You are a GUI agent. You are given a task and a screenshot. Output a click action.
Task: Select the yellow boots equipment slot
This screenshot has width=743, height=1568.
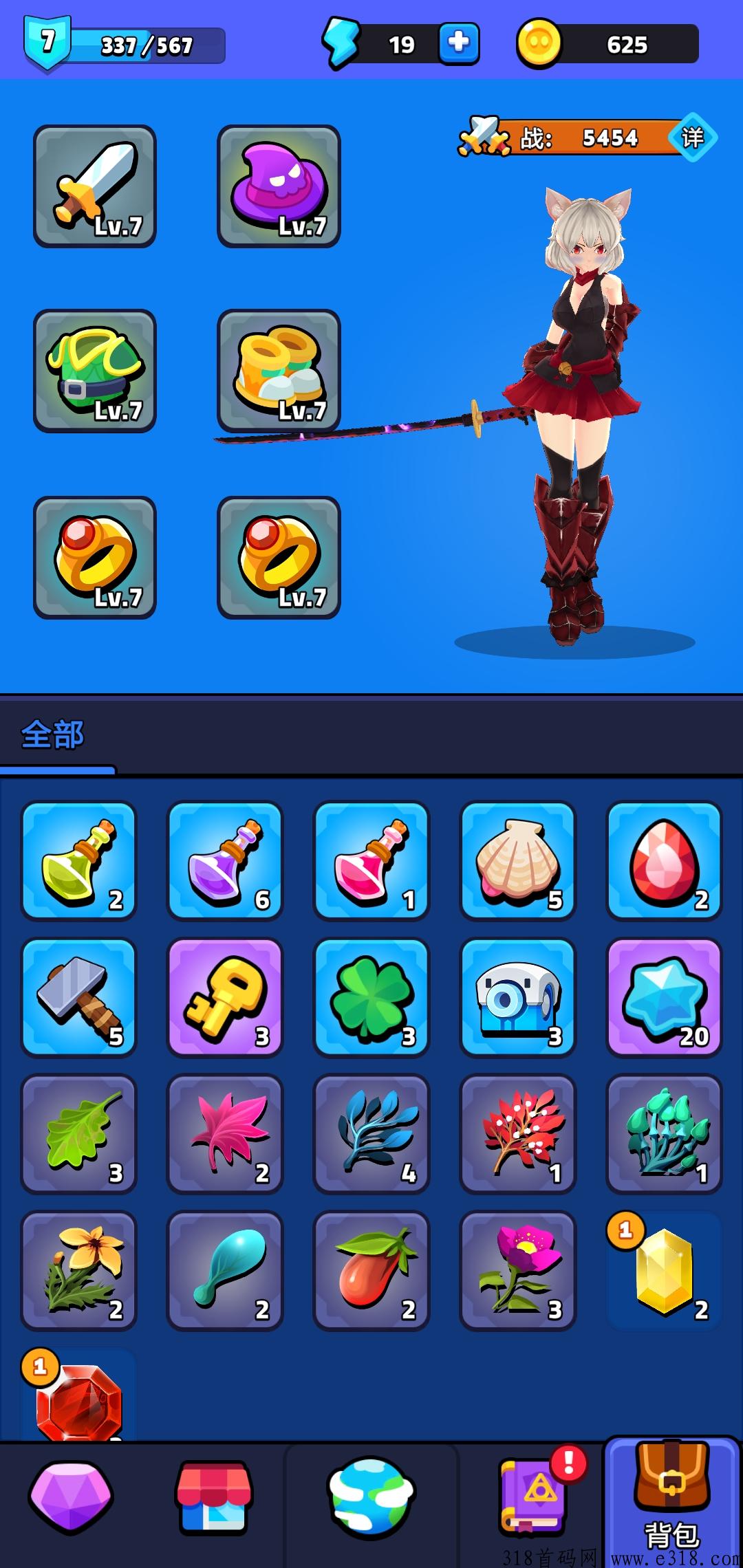(x=279, y=371)
